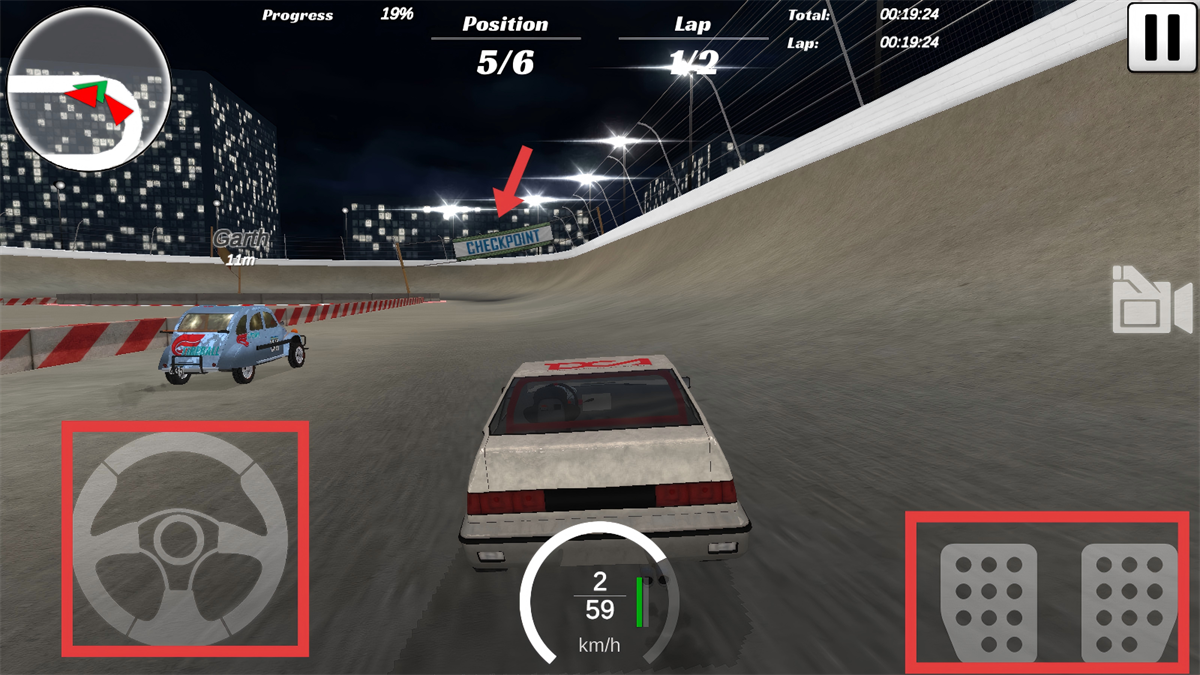
Task: Click the circular track minimap
Action: point(89,90)
